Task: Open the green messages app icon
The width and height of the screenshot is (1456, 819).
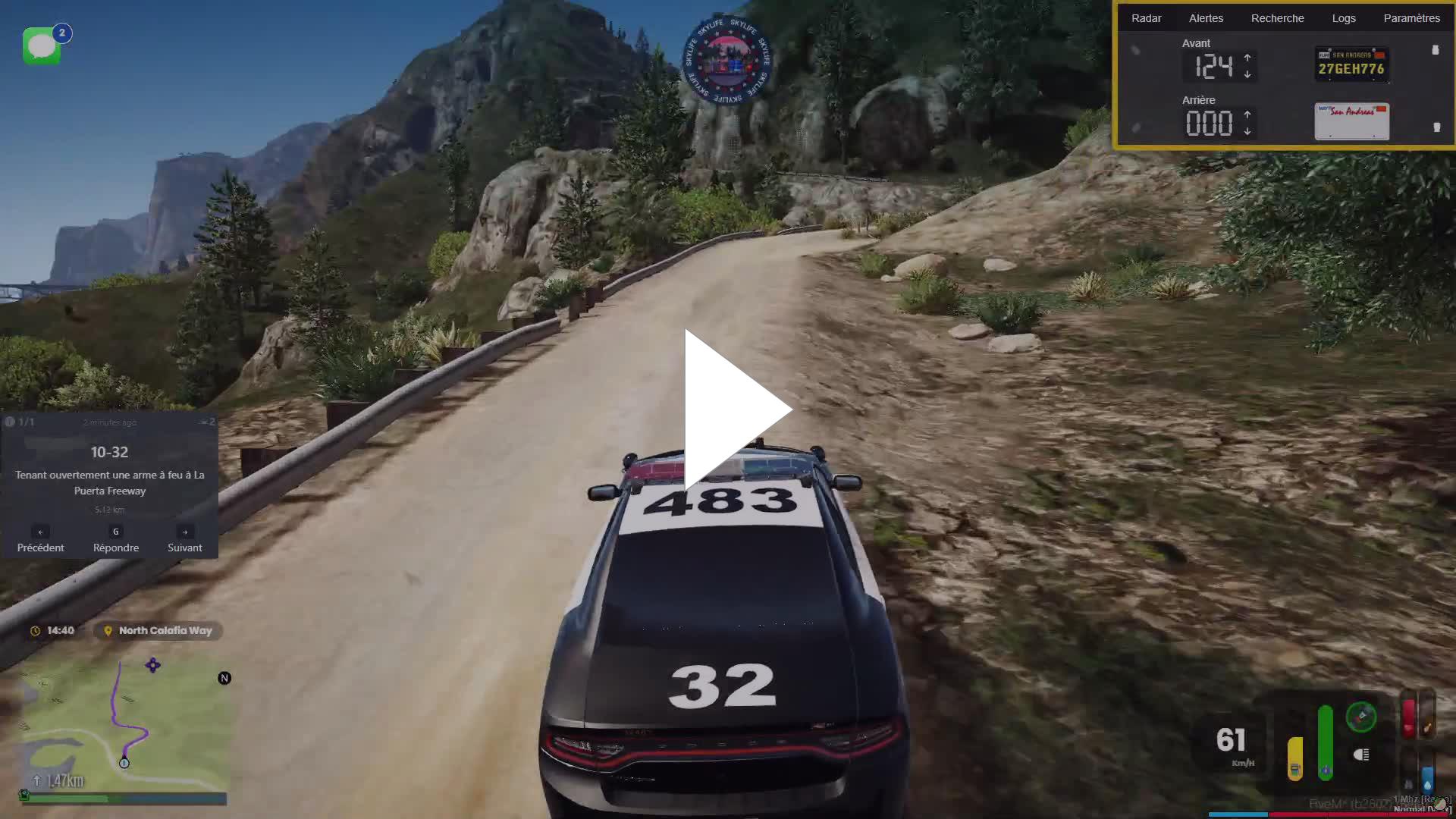Action: 42,47
